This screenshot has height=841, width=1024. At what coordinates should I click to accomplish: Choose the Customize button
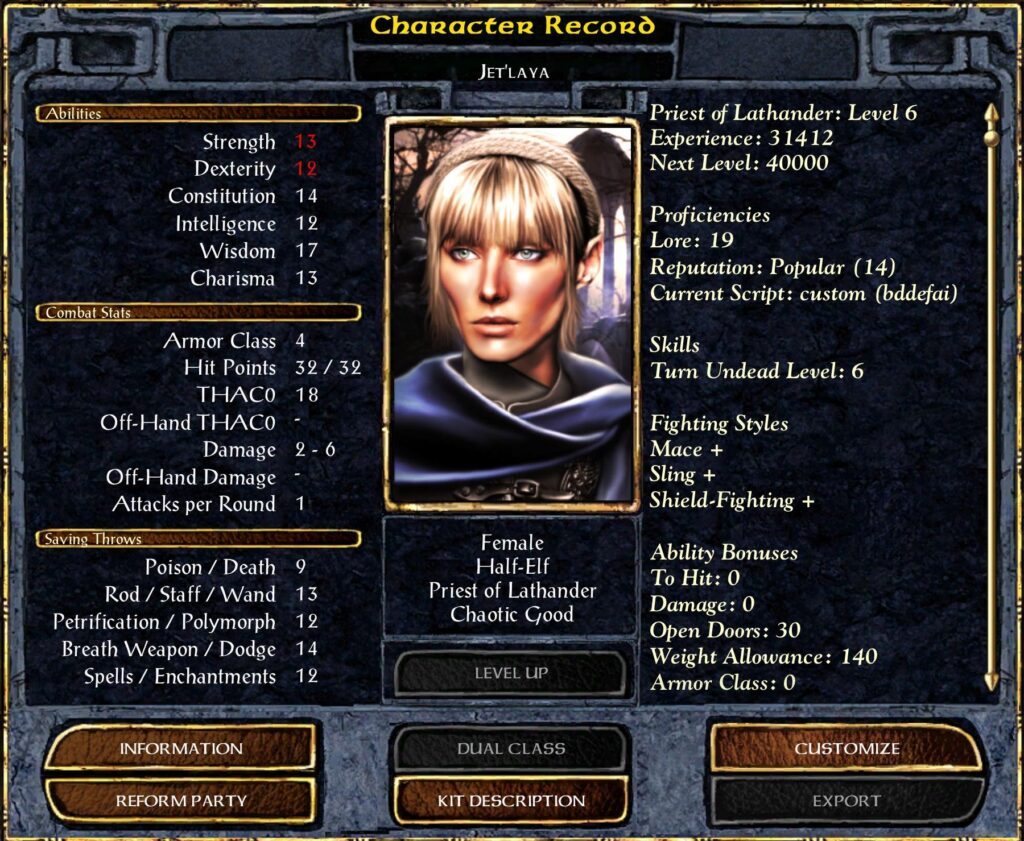click(847, 748)
